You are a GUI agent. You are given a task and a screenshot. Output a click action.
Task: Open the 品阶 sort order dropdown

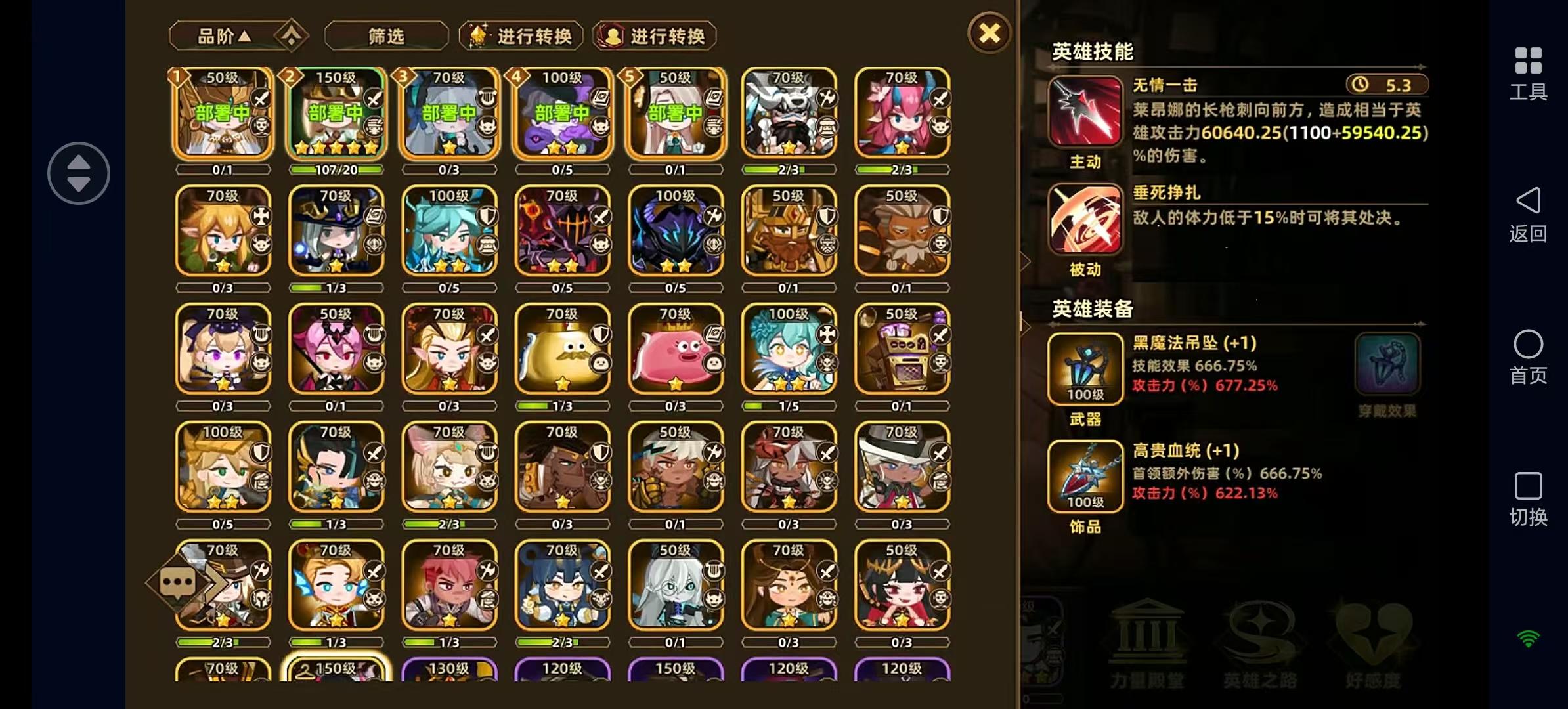(x=223, y=36)
